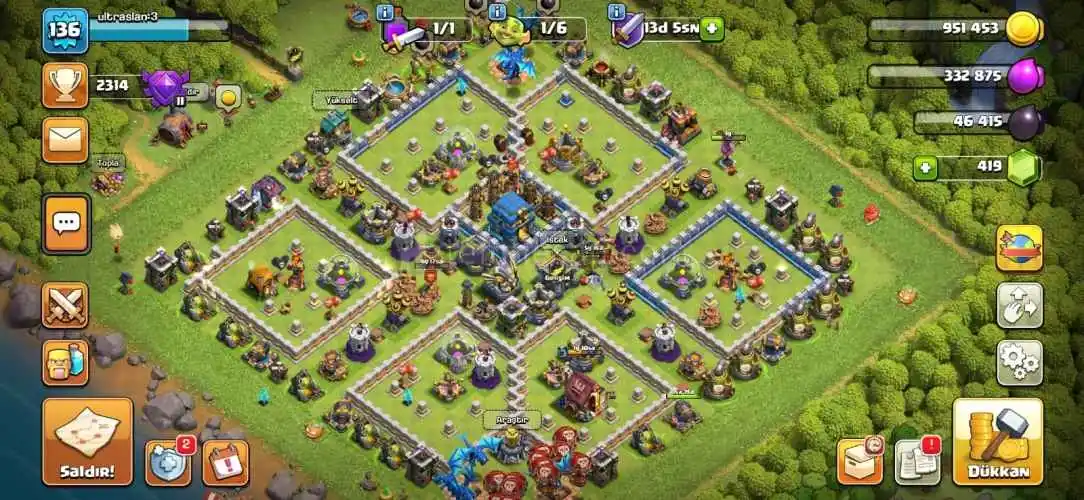Open the layout editor arrows button
1084x500 pixels.
click(1019, 305)
